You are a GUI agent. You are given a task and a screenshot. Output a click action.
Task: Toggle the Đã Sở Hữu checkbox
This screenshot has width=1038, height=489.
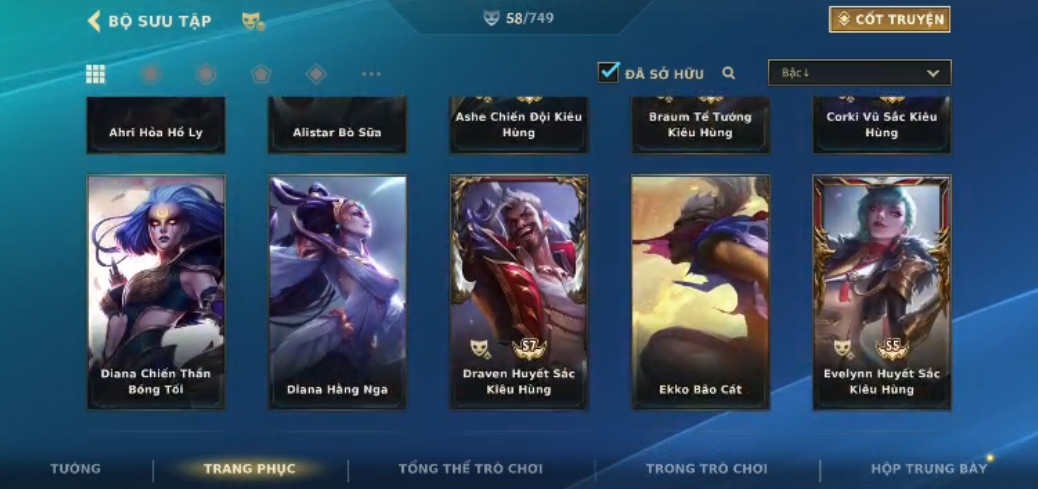point(608,72)
